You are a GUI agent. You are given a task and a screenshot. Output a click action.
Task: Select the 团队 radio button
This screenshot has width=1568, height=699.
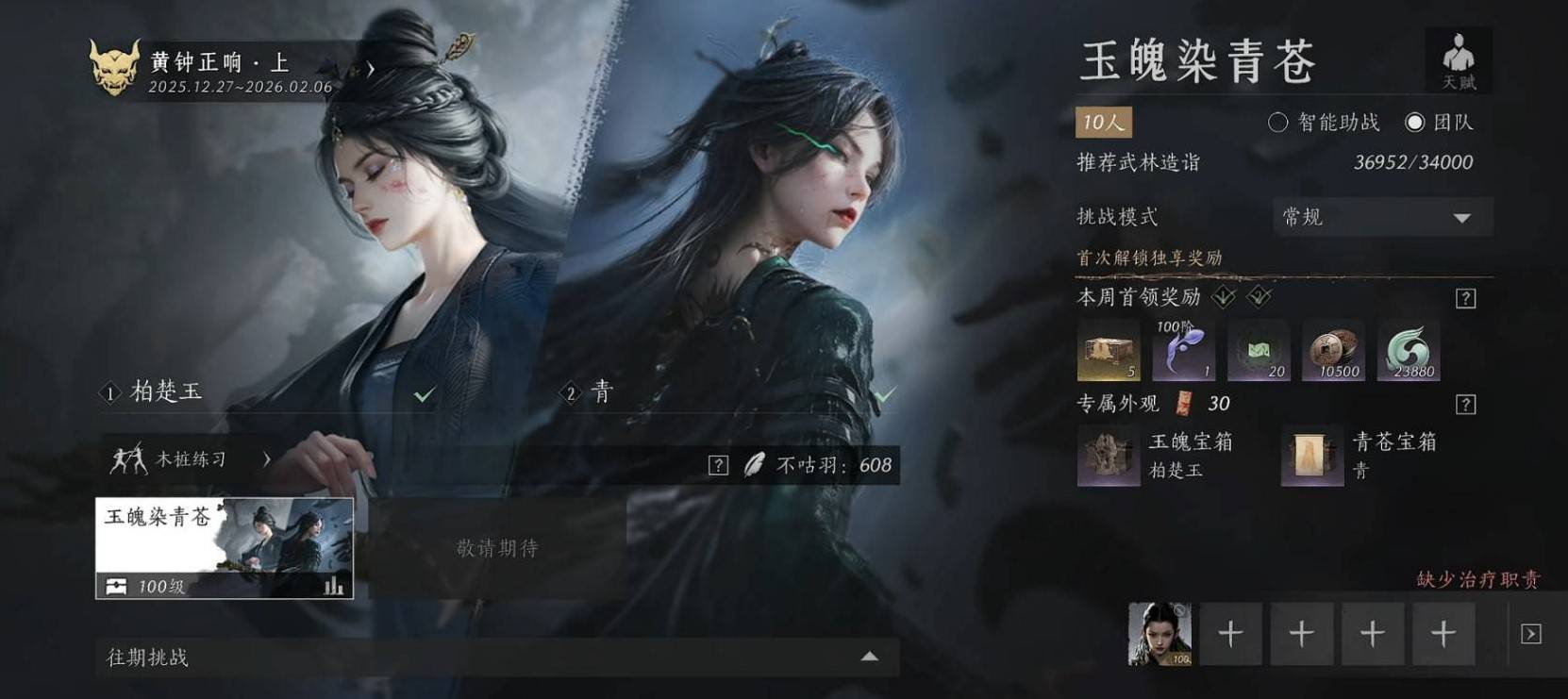click(x=1414, y=123)
